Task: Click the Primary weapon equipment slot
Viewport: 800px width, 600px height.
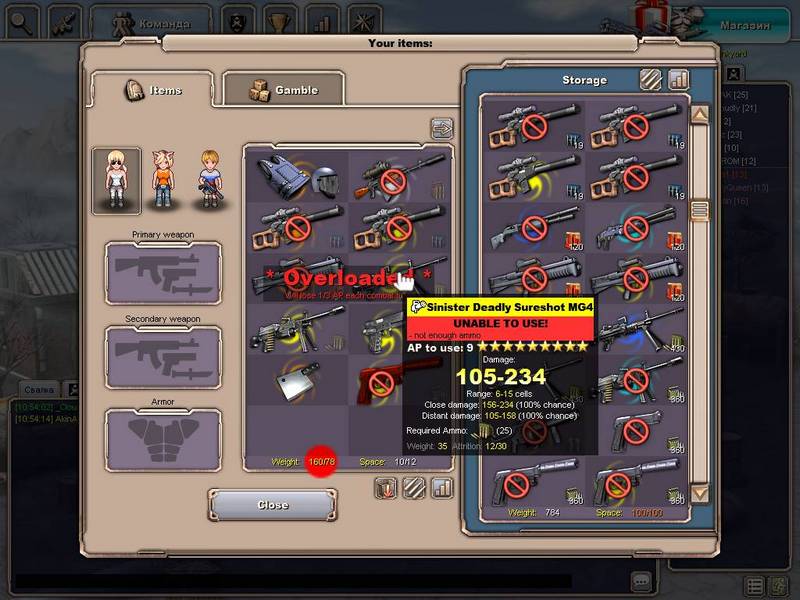Action: coord(163,272)
